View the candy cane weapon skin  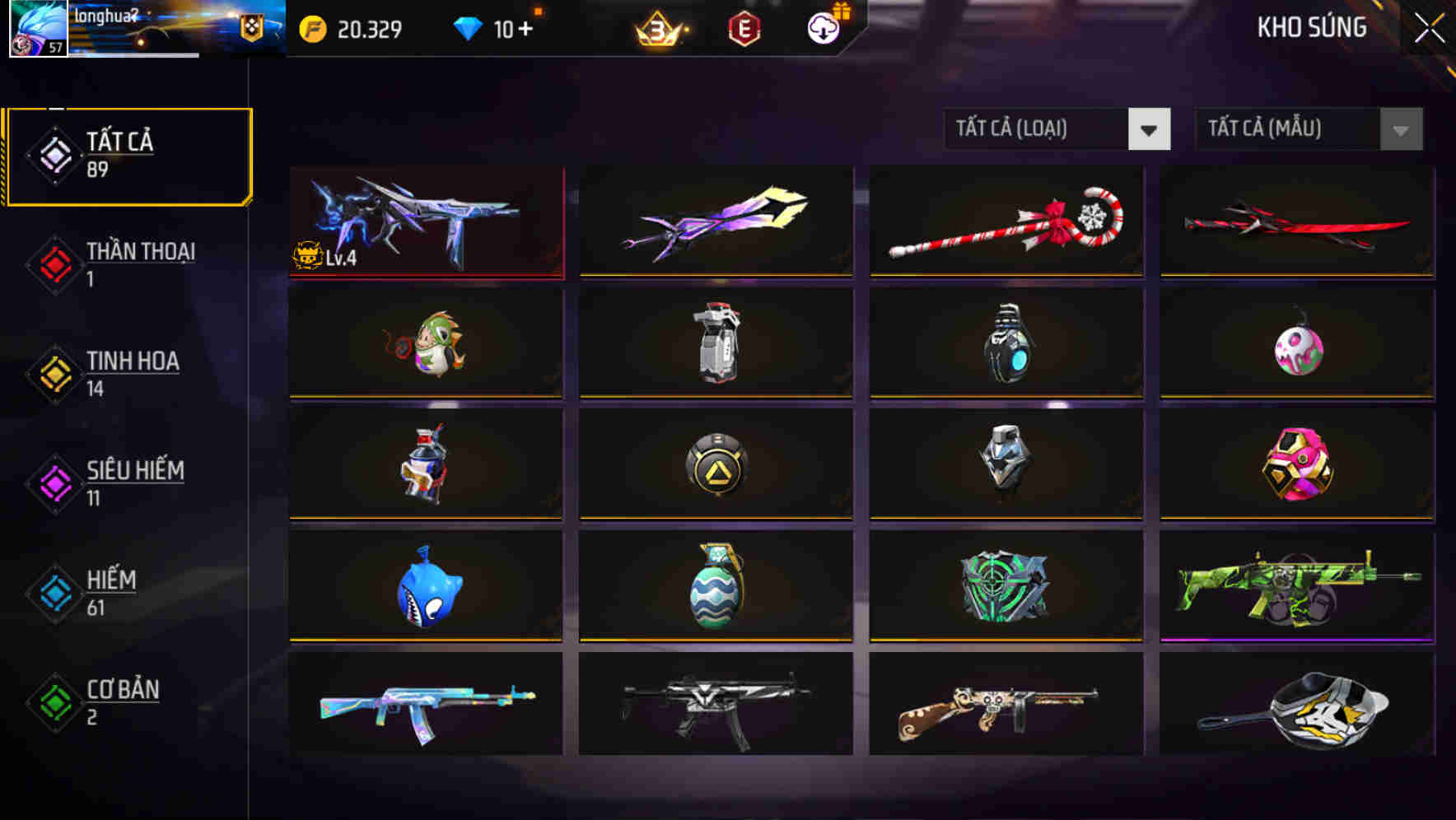click(x=1005, y=221)
